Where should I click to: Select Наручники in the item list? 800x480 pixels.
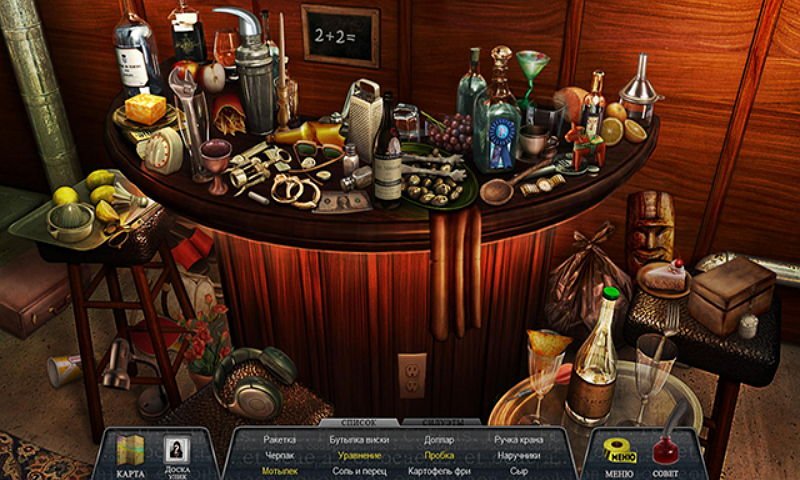click(x=517, y=454)
